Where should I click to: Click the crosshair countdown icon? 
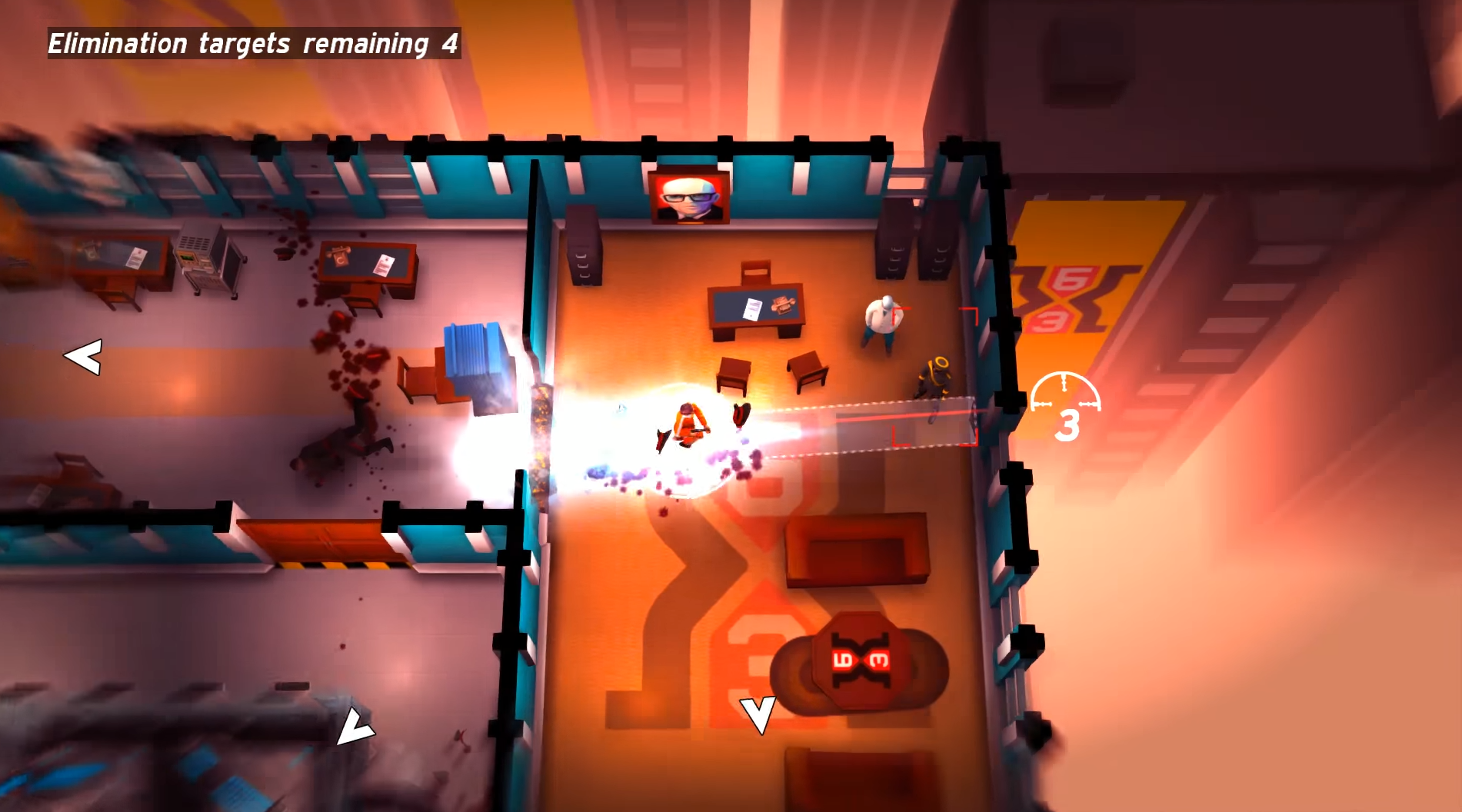point(1065,406)
